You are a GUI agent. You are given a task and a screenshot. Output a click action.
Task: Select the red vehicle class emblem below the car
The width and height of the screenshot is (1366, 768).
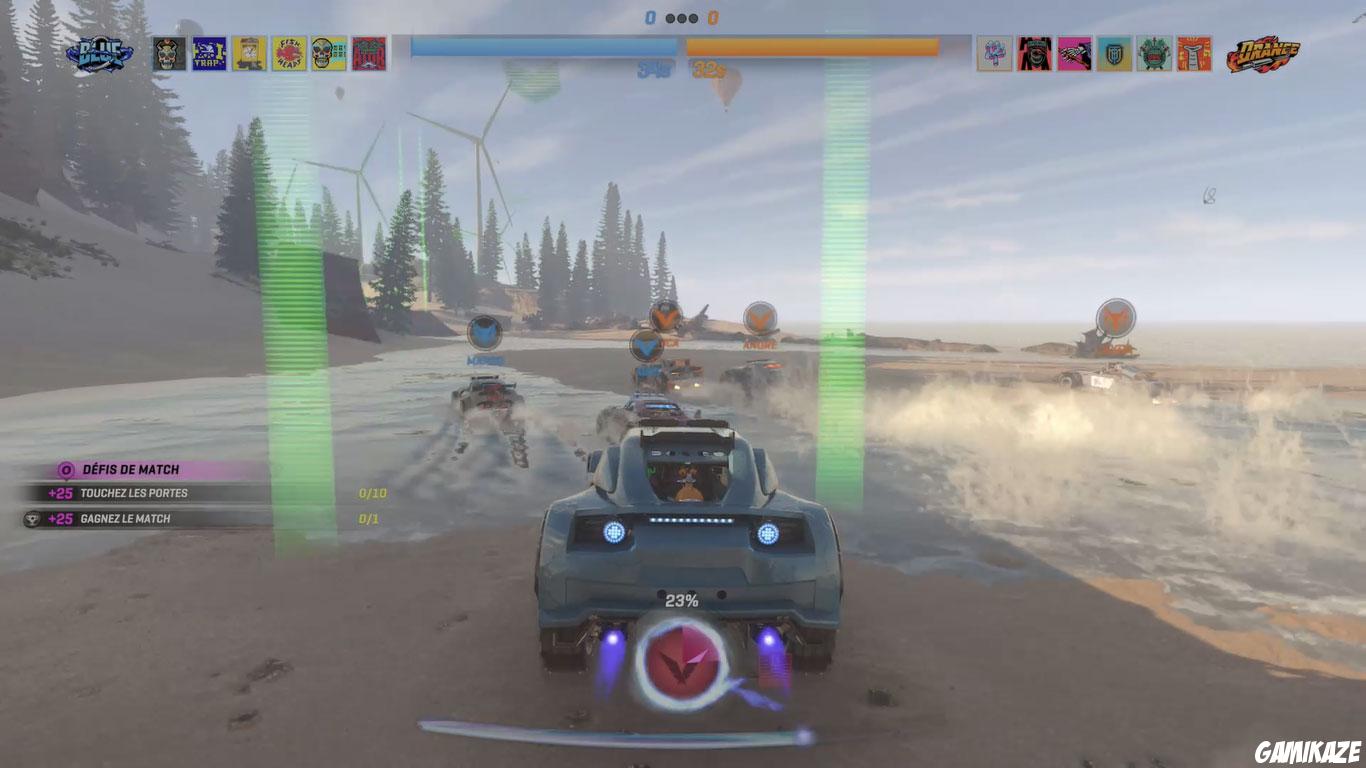point(683,660)
